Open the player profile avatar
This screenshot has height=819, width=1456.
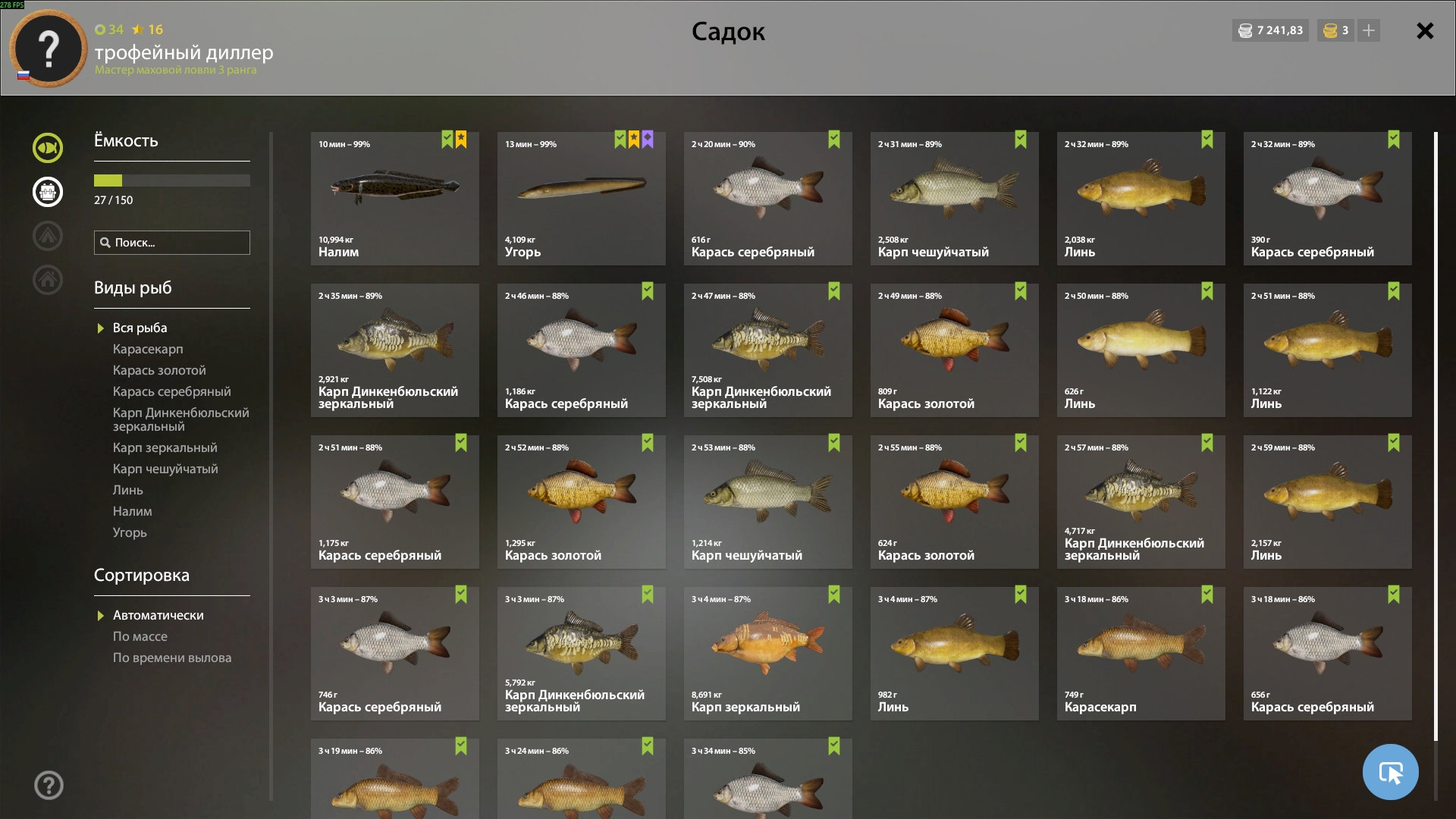click(49, 49)
